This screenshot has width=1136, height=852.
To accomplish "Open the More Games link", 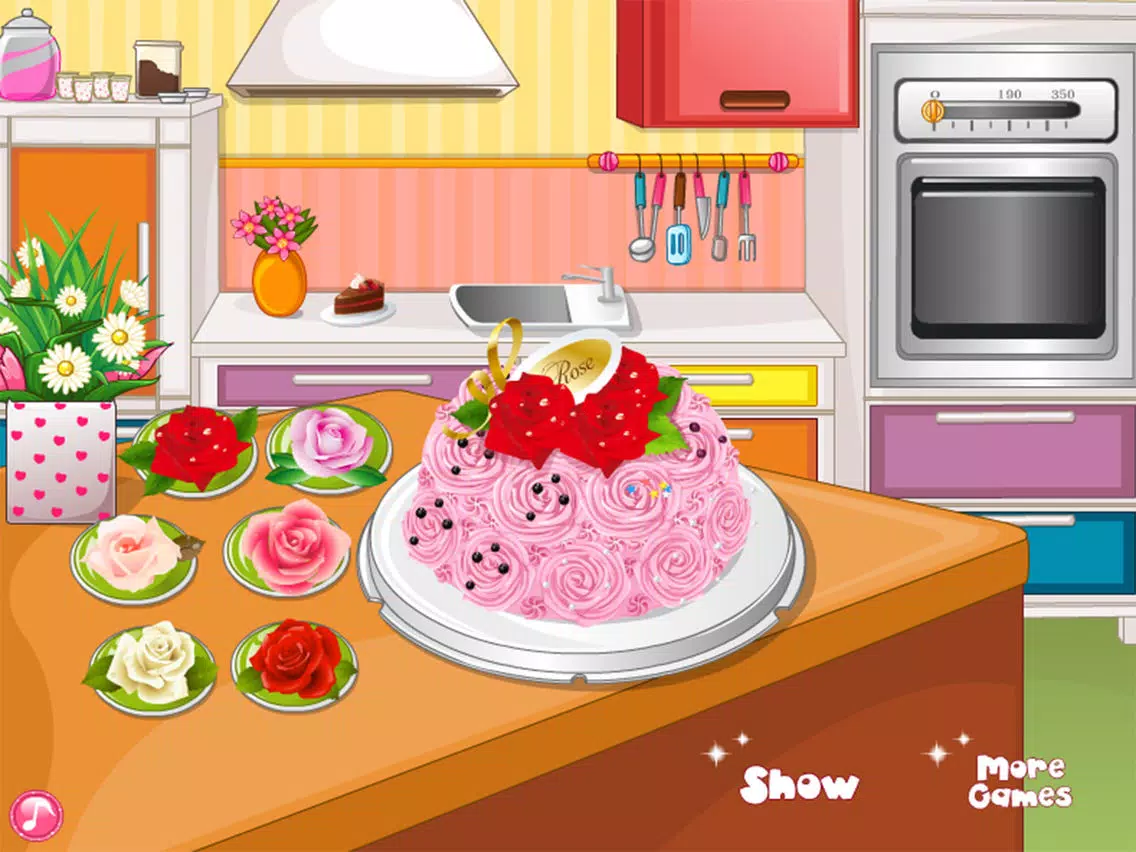I will tap(1019, 782).
